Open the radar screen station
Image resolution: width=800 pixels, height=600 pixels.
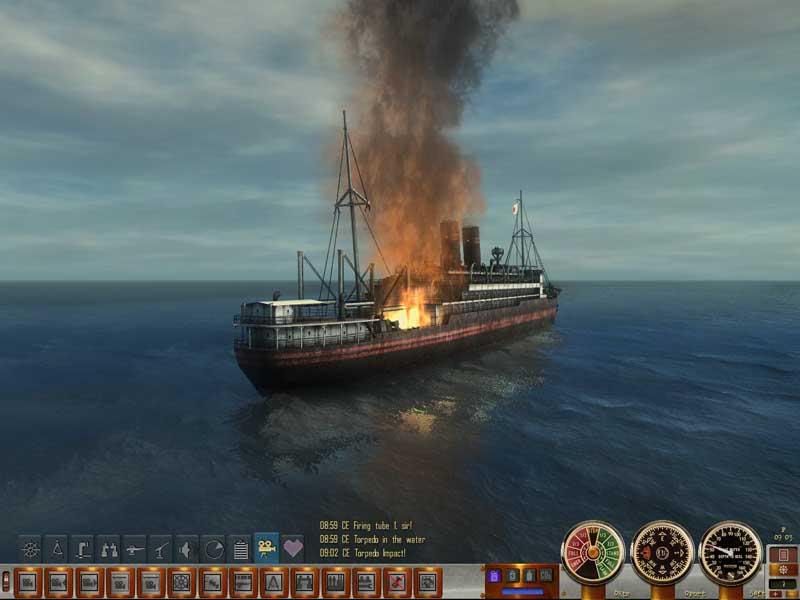213,549
